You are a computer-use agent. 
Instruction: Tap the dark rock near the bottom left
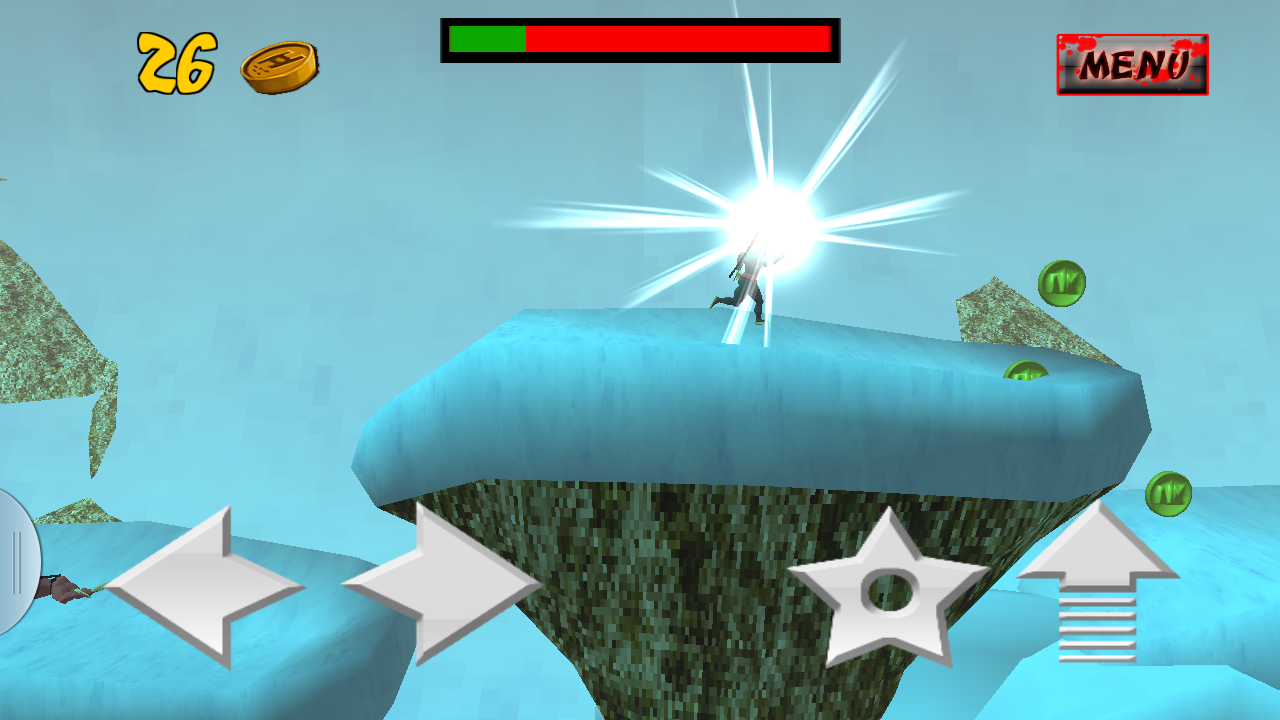(60, 590)
